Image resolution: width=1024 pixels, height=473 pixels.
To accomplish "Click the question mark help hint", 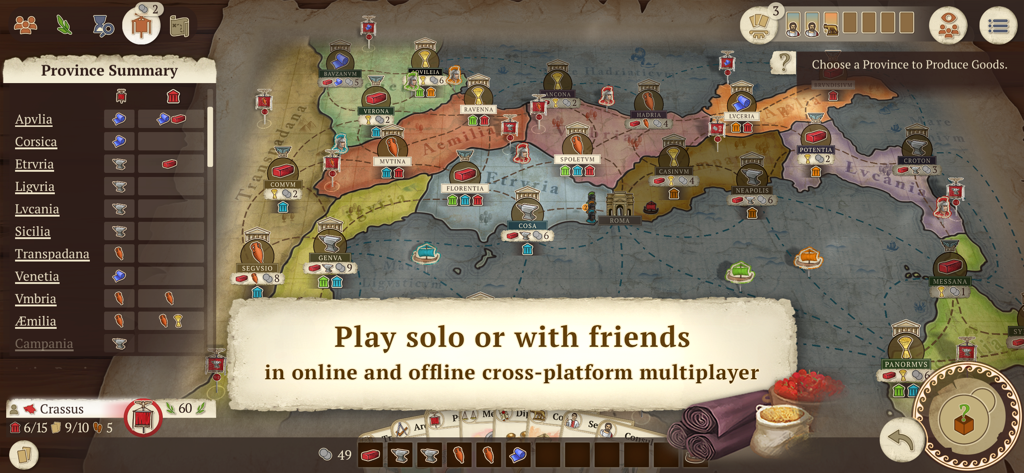I will pos(785,64).
